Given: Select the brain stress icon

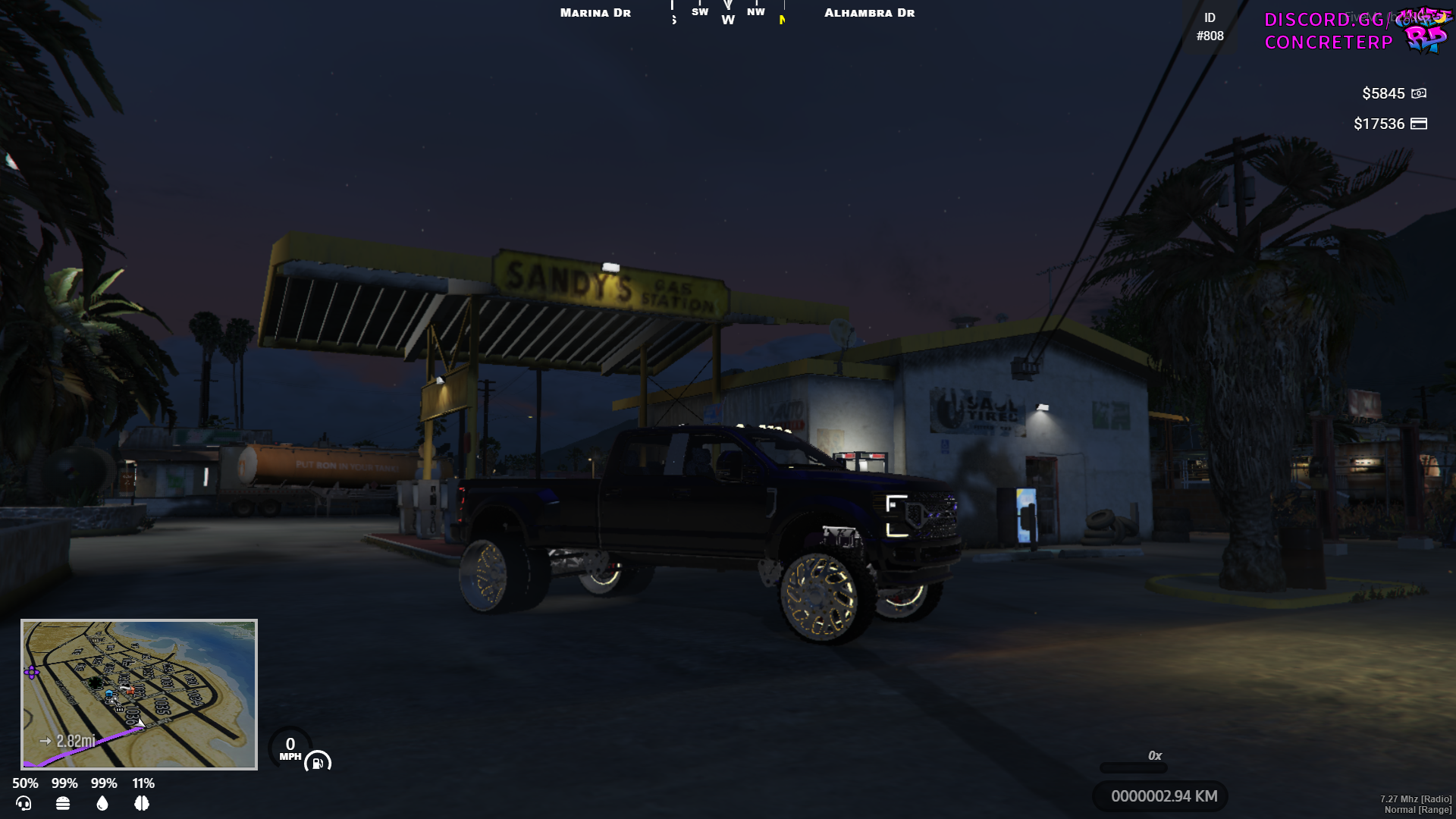Looking at the screenshot, I should [x=142, y=803].
